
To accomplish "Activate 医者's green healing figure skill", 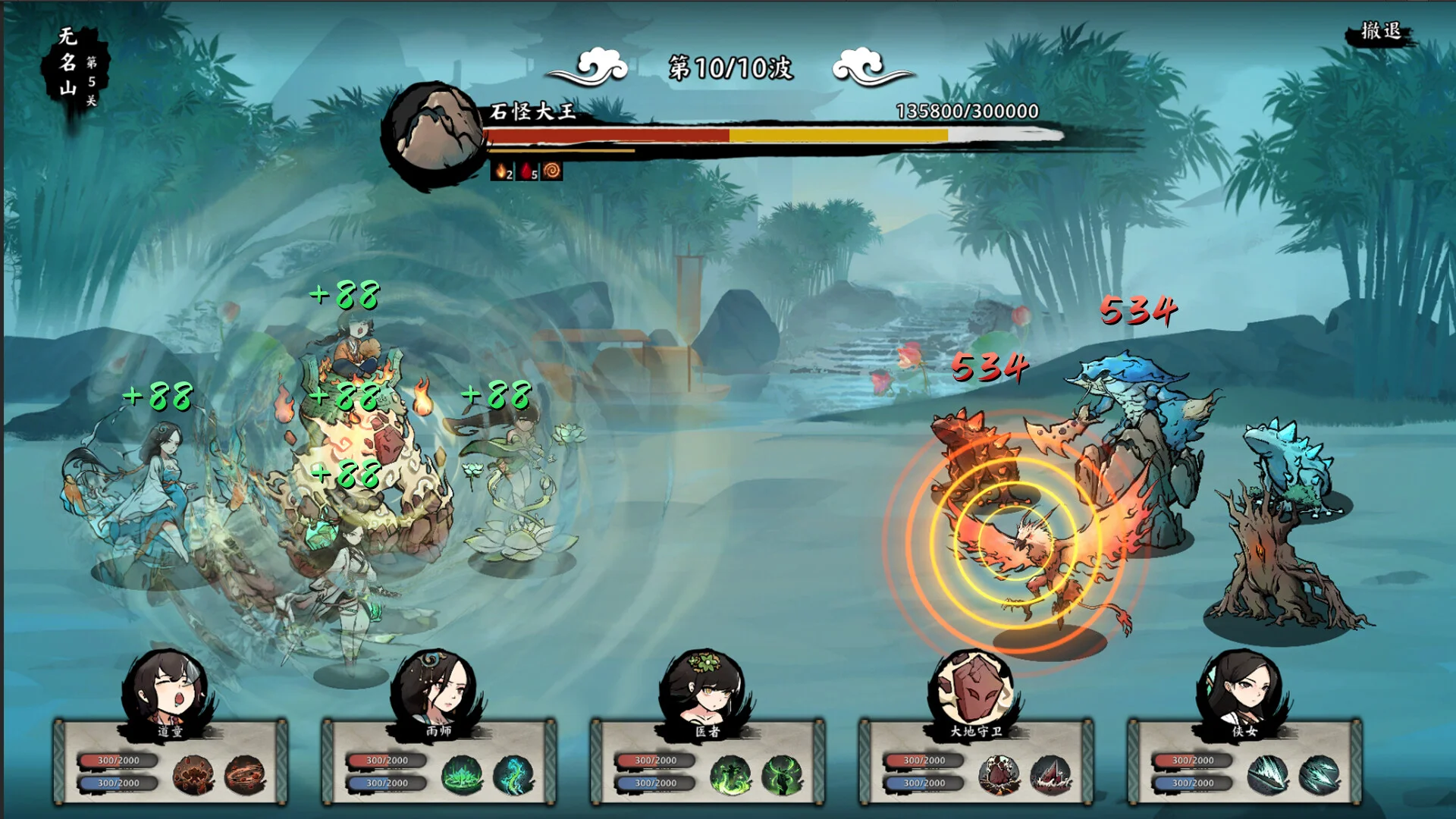I will (730, 774).
